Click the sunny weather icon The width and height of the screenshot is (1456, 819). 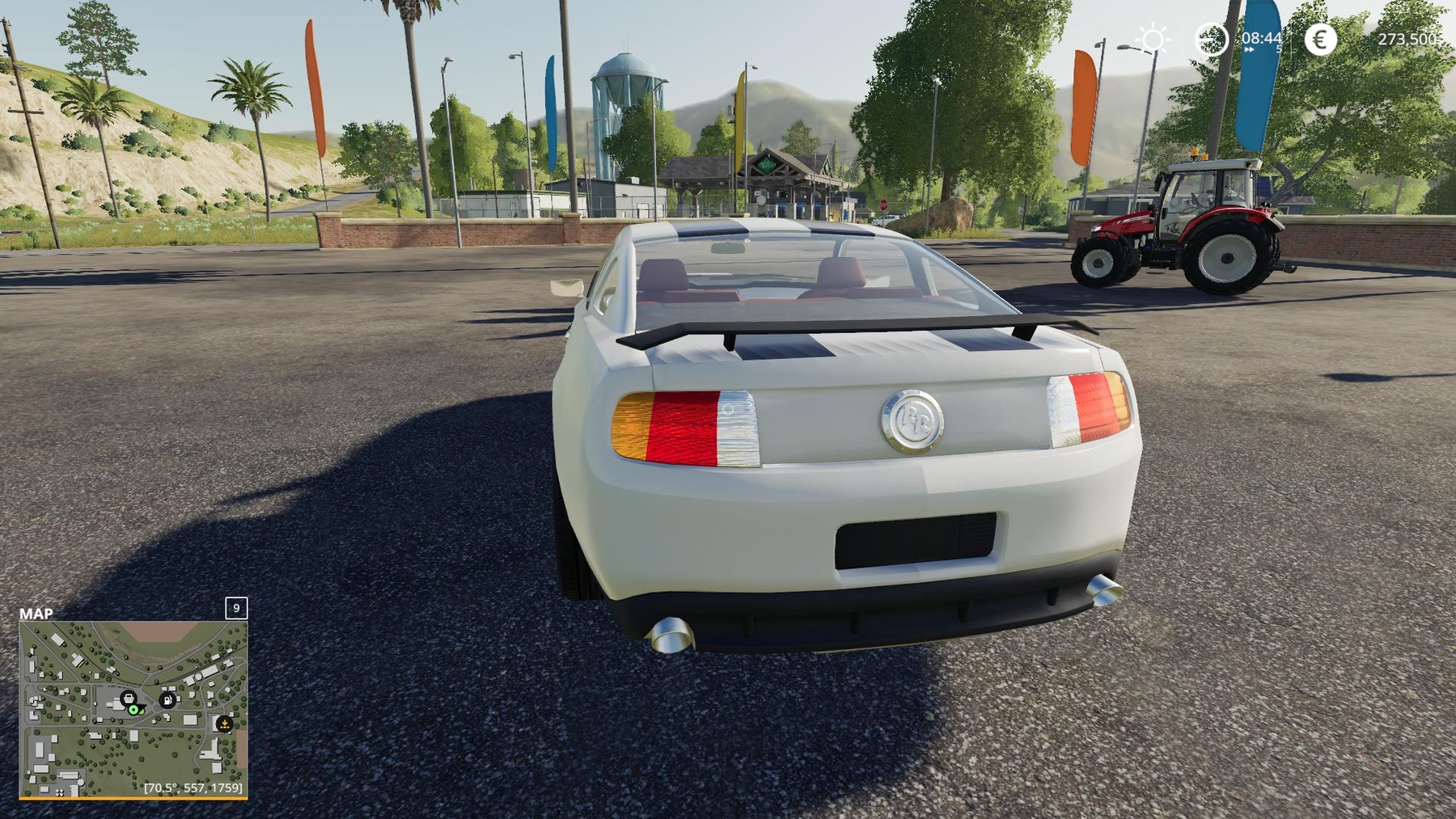(x=1153, y=39)
